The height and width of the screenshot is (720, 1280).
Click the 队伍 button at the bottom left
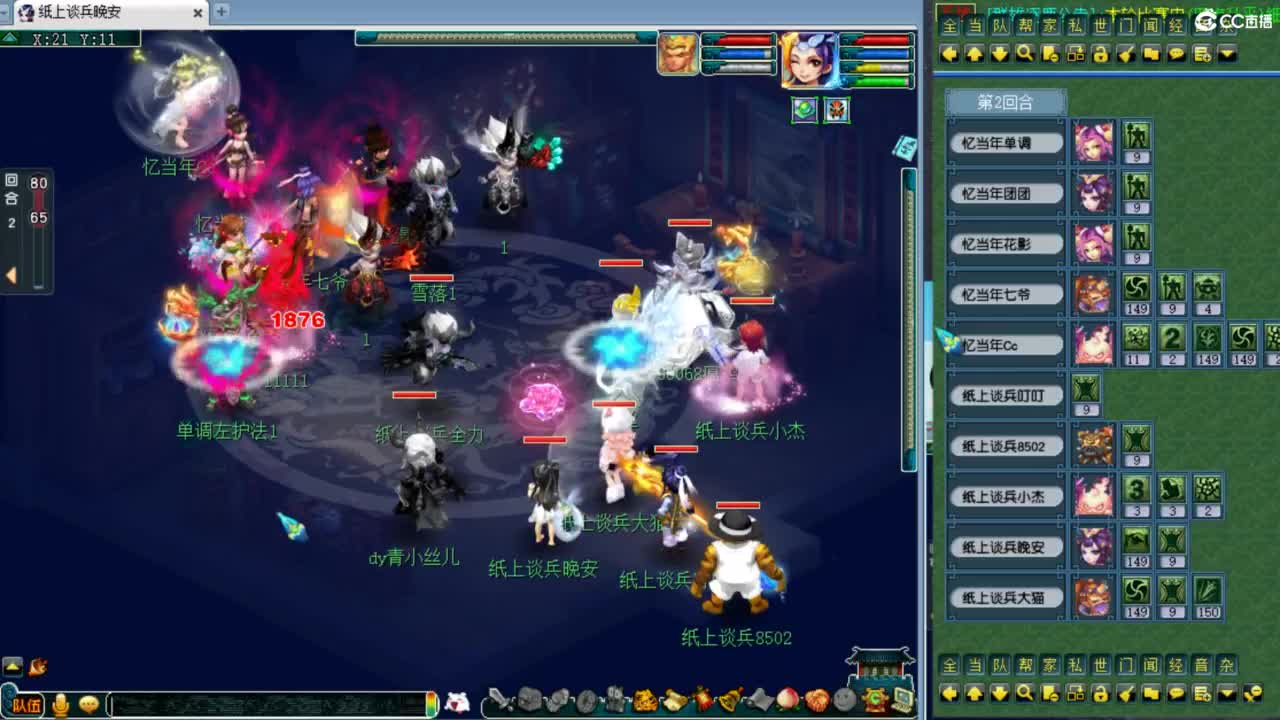pyautogui.click(x=27, y=704)
